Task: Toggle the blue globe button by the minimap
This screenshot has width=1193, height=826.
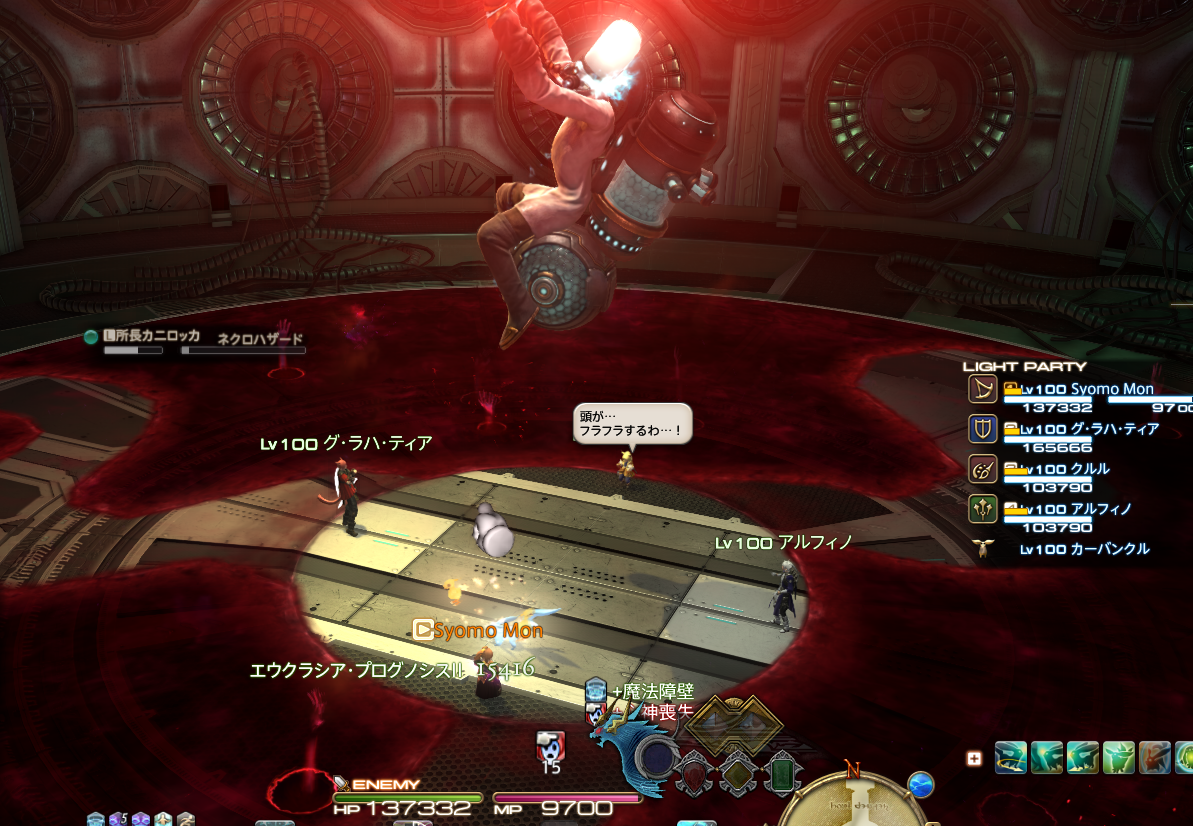Action: tap(921, 785)
